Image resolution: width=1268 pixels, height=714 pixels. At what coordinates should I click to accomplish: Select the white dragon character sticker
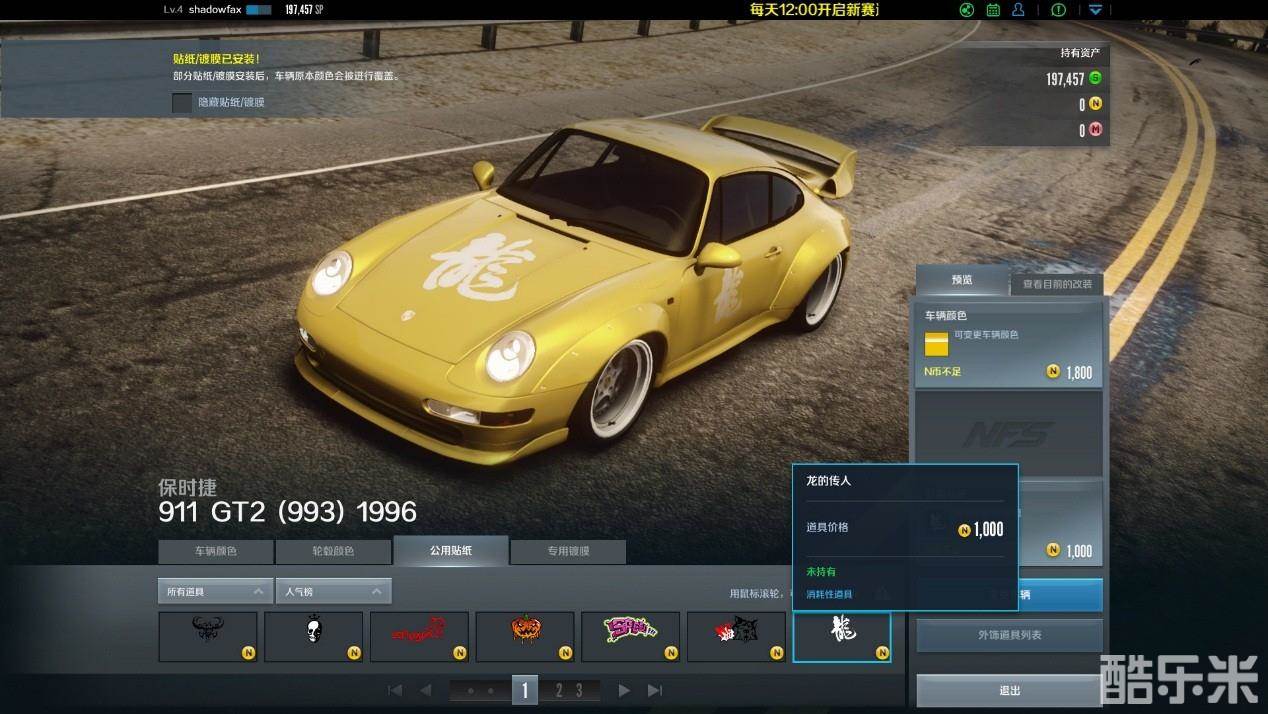tap(841, 636)
